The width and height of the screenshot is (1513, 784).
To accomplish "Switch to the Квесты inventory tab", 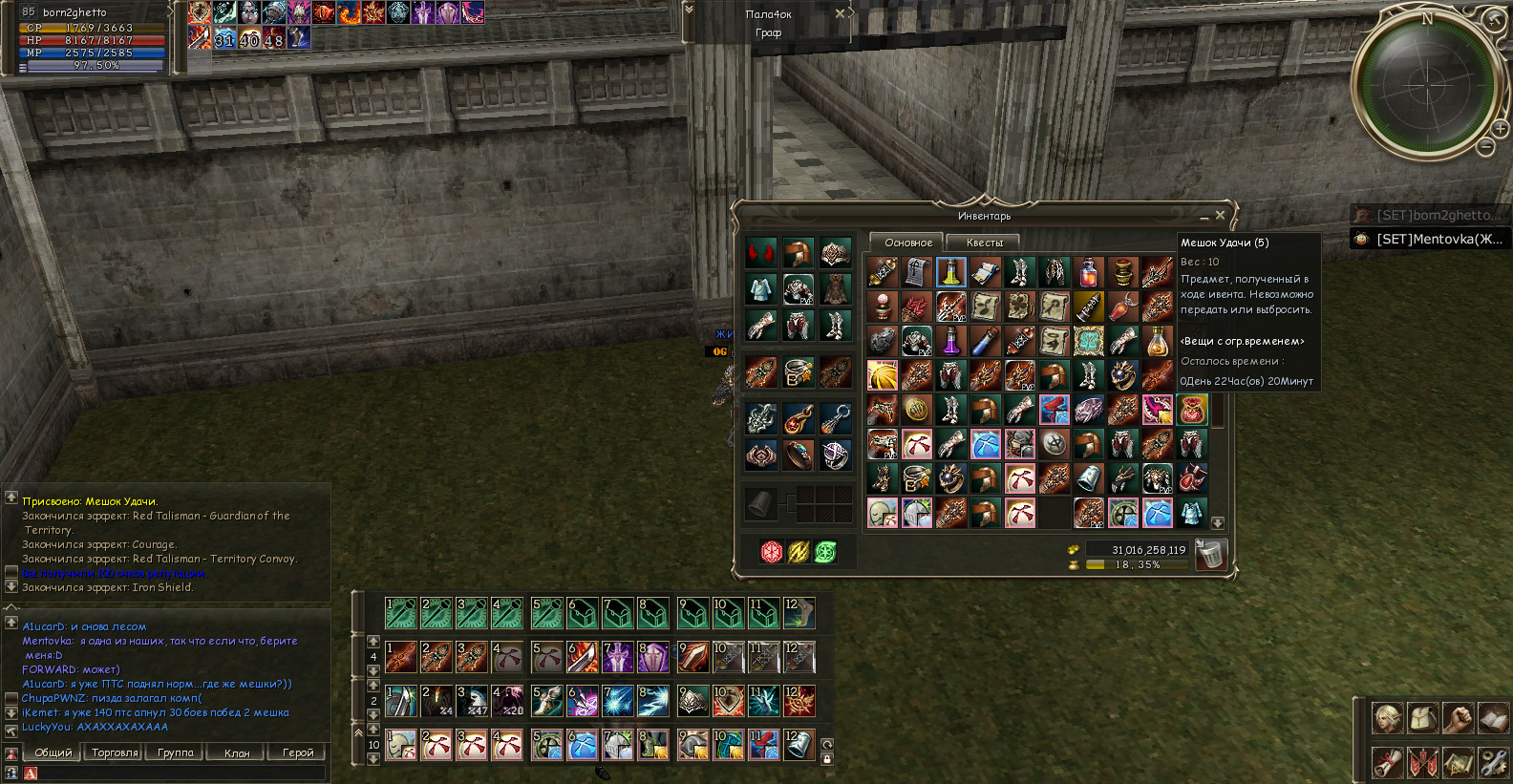I will 984,243.
